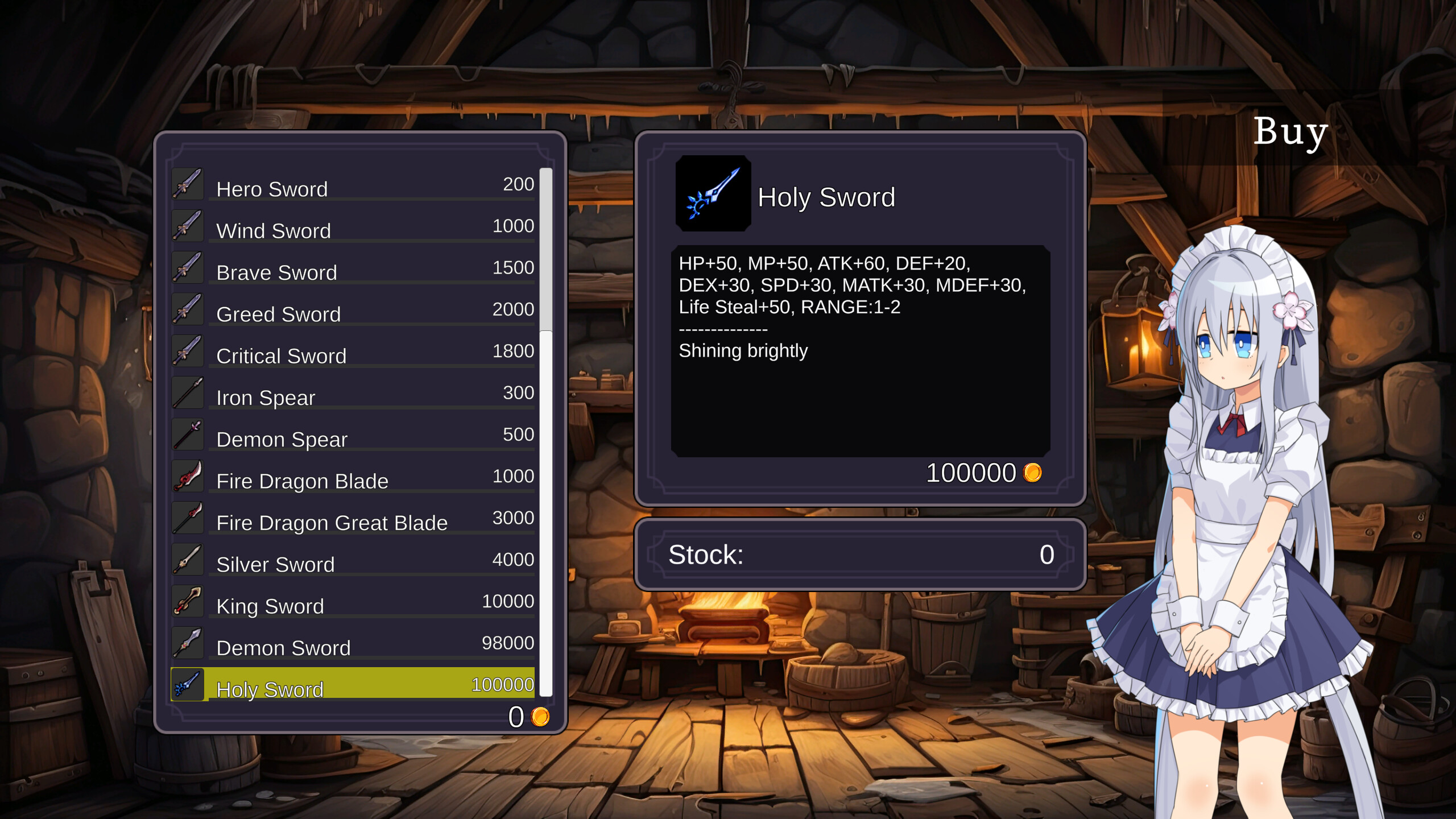Screen dimensions: 1456x819
Task: Click the Hero Sword weapon icon
Action: point(188,184)
